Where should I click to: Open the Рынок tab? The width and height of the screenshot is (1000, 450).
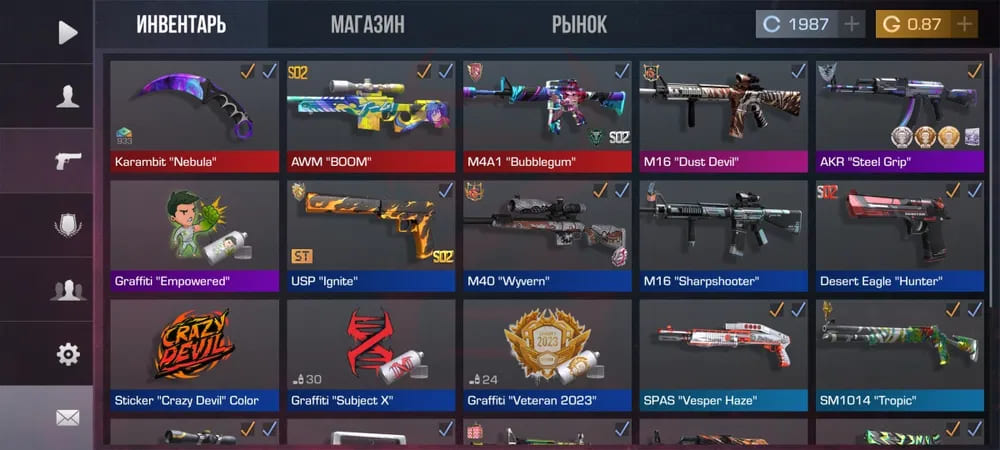(579, 25)
